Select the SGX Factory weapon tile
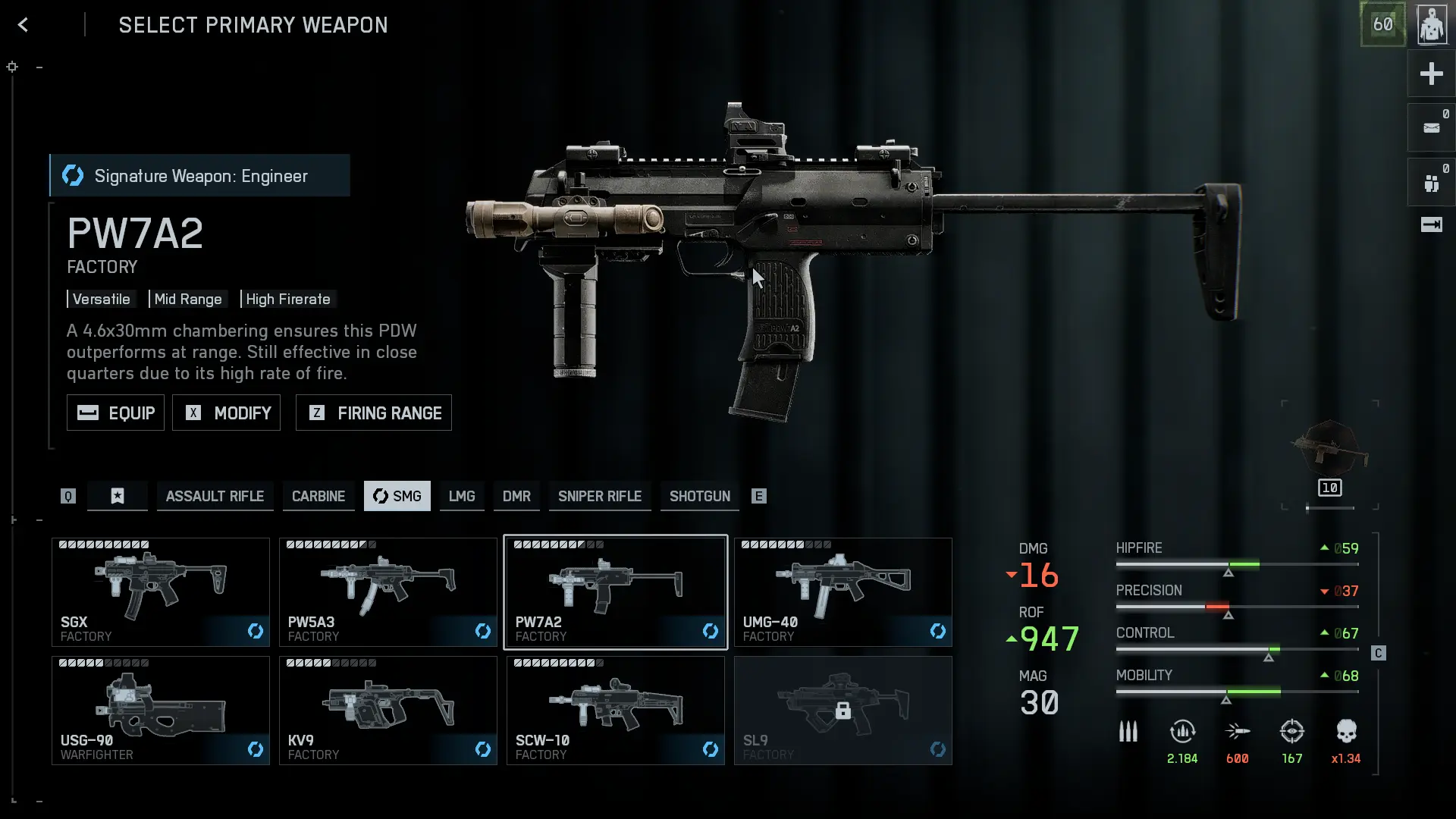Screen dimensions: 1456x819 click(160, 592)
